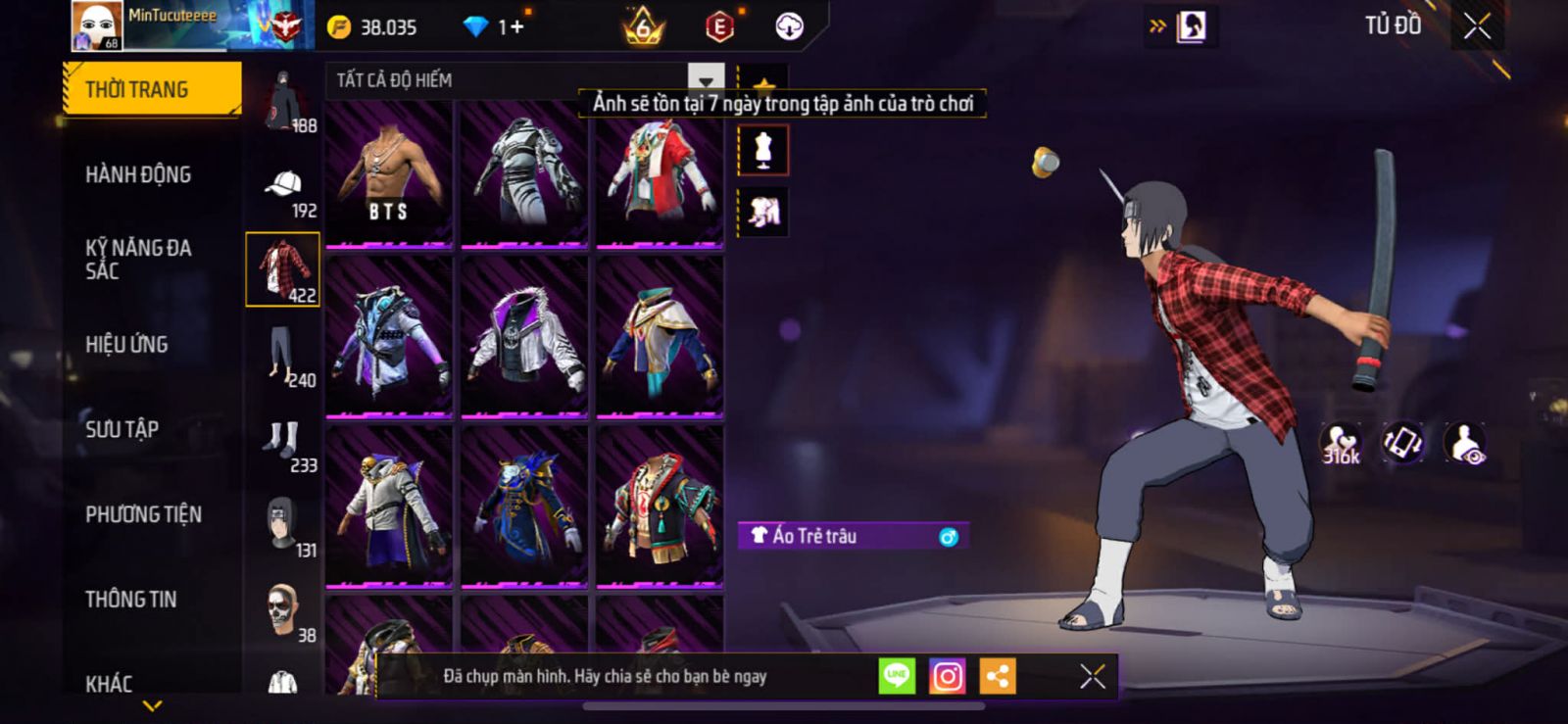Click the mannequin outfit icon

pyautogui.click(x=762, y=151)
